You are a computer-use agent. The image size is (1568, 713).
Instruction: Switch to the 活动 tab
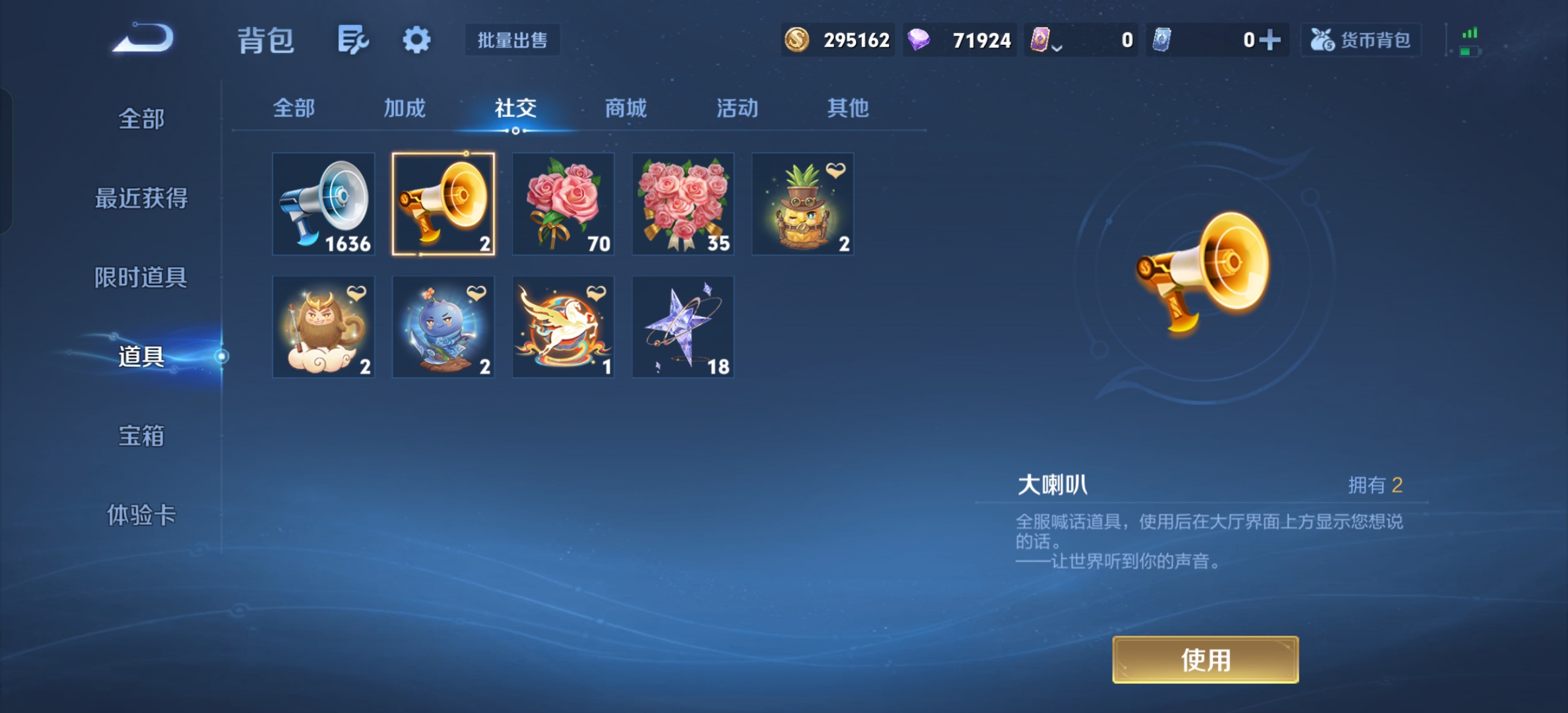pyautogui.click(x=736, y=108)
